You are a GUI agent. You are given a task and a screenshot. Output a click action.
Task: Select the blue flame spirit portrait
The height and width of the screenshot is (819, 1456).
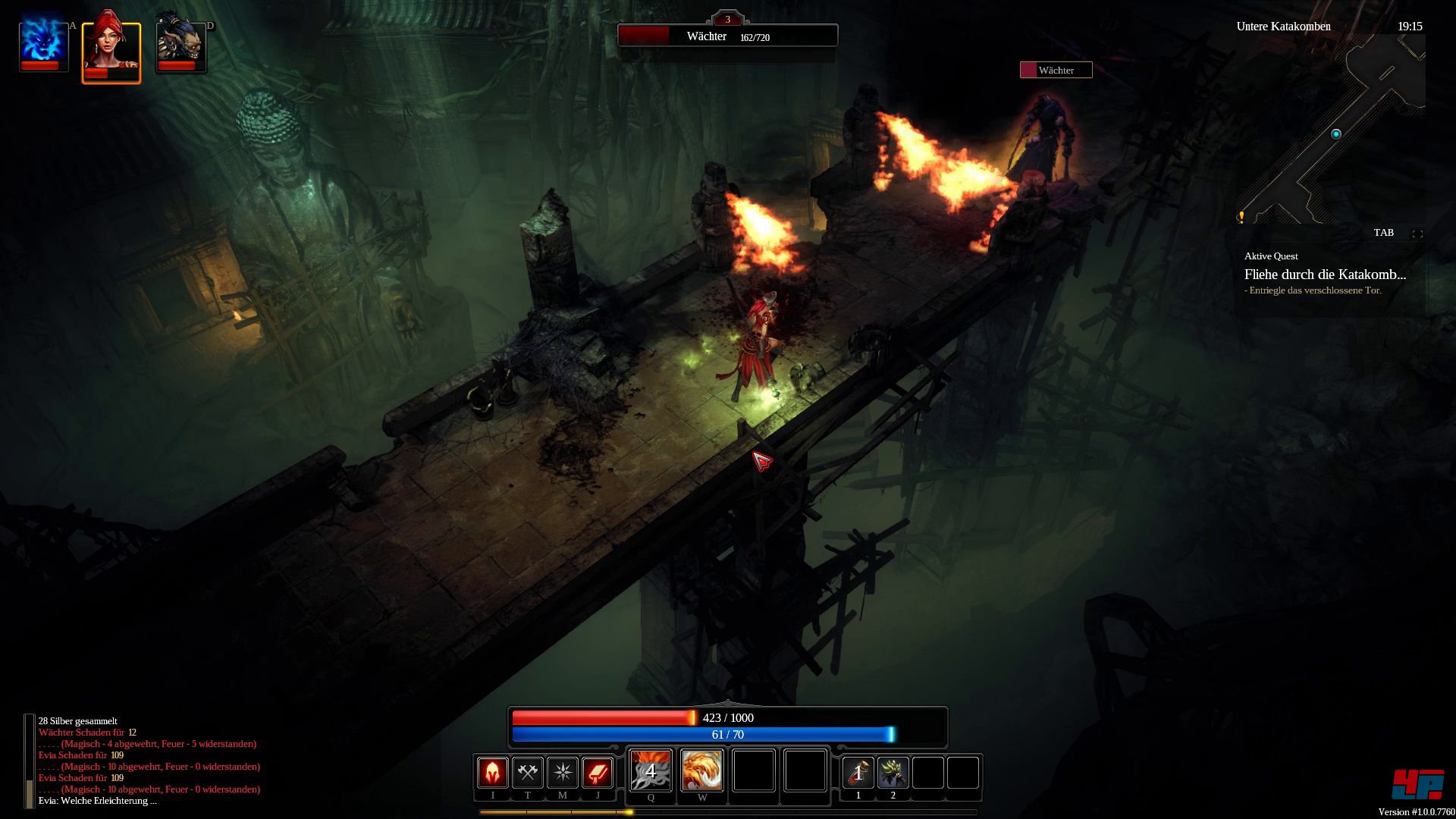point(44,44)
